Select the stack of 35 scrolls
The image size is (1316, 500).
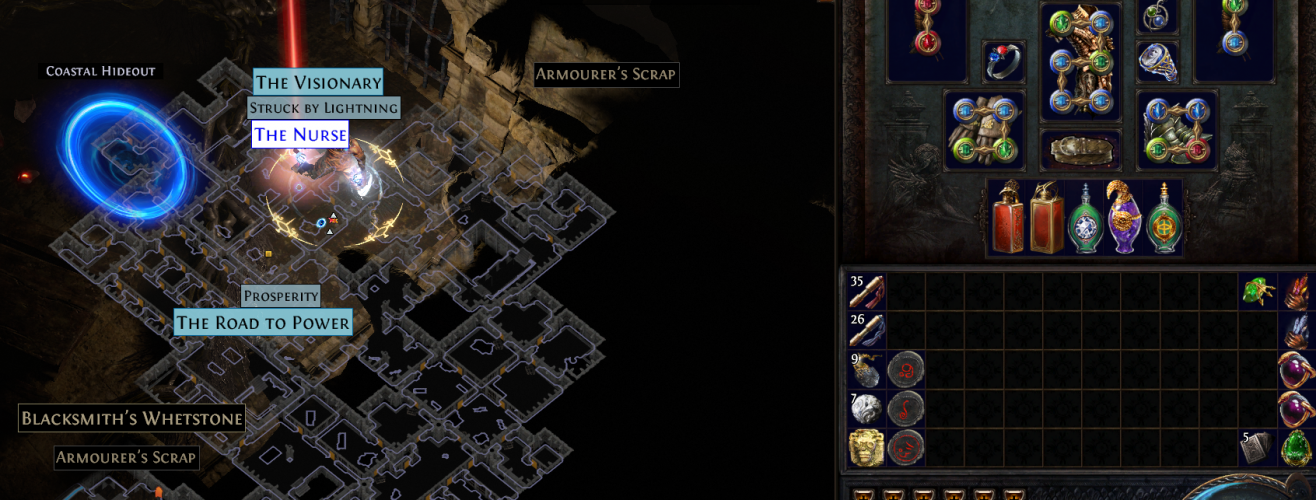867,292
